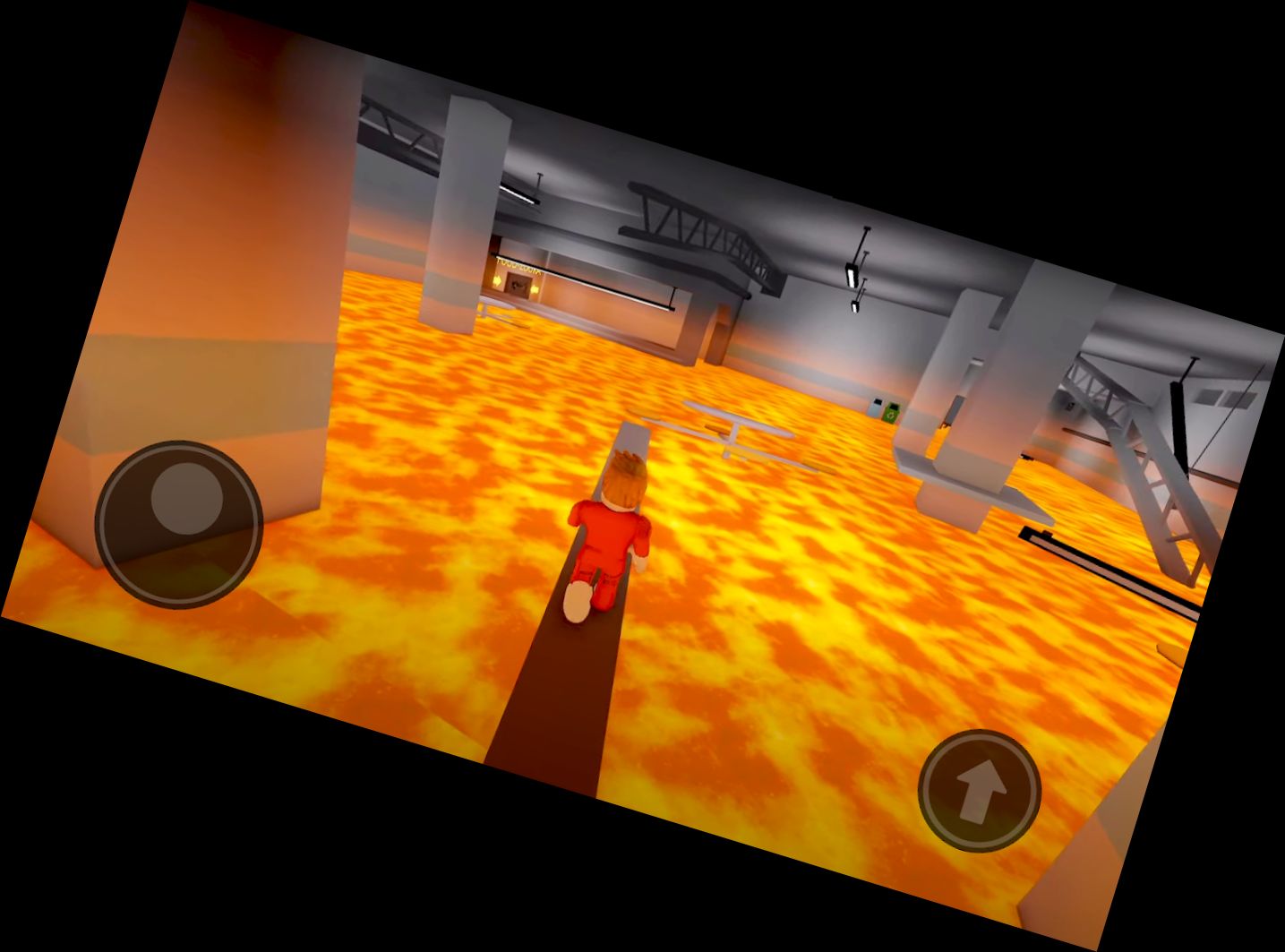Click the picture frame below the FOOD COURT sign

pyautogui.click(x=518, y=285)
